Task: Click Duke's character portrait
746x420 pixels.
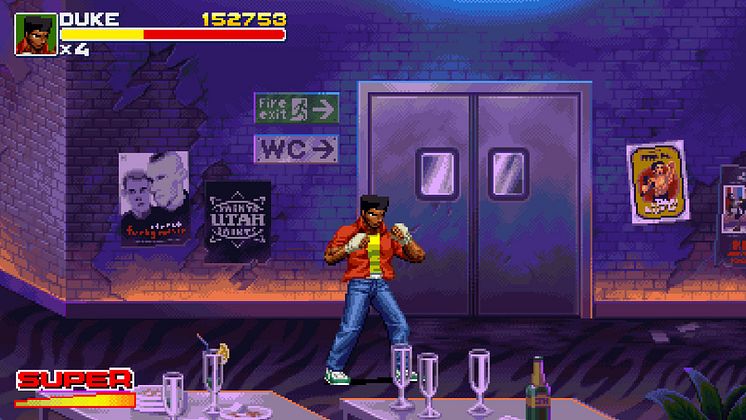Action: click(35, 34)
